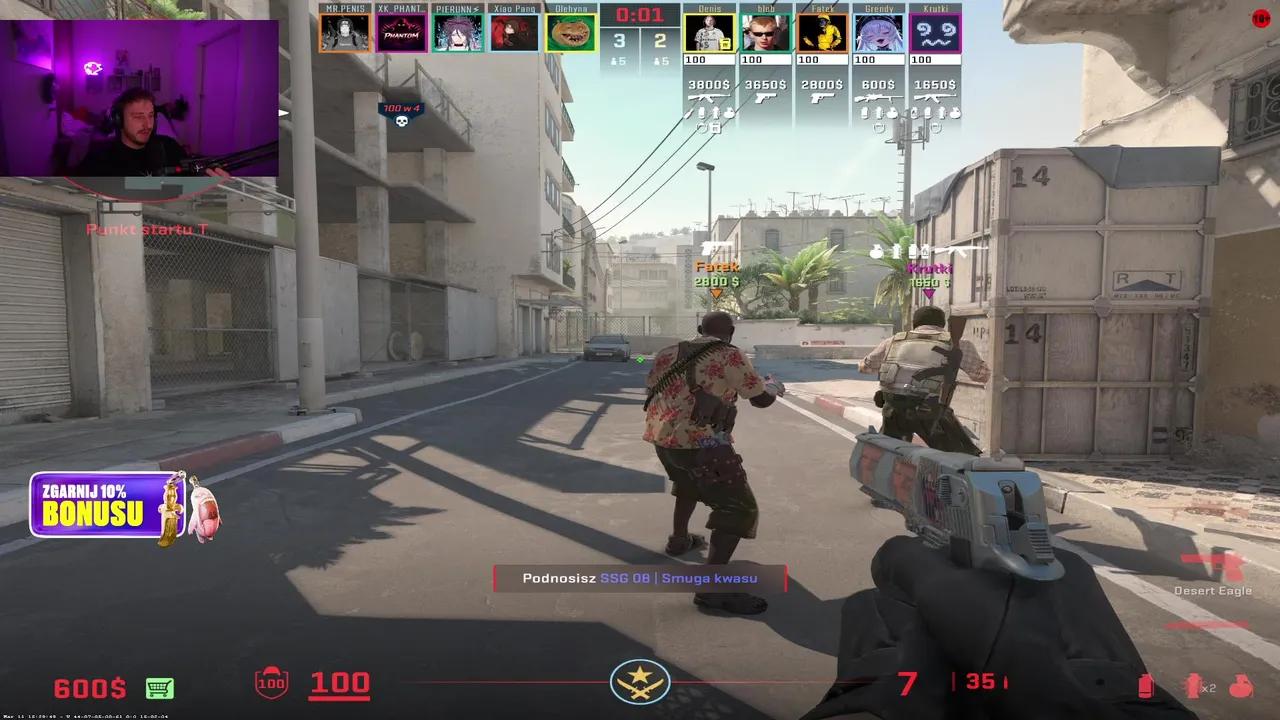Viewport: 1280px width, 720px height.
Task: Select the Desert Eagle kill feed icon
Action: pyautogui.click(x=1211, y=562)
